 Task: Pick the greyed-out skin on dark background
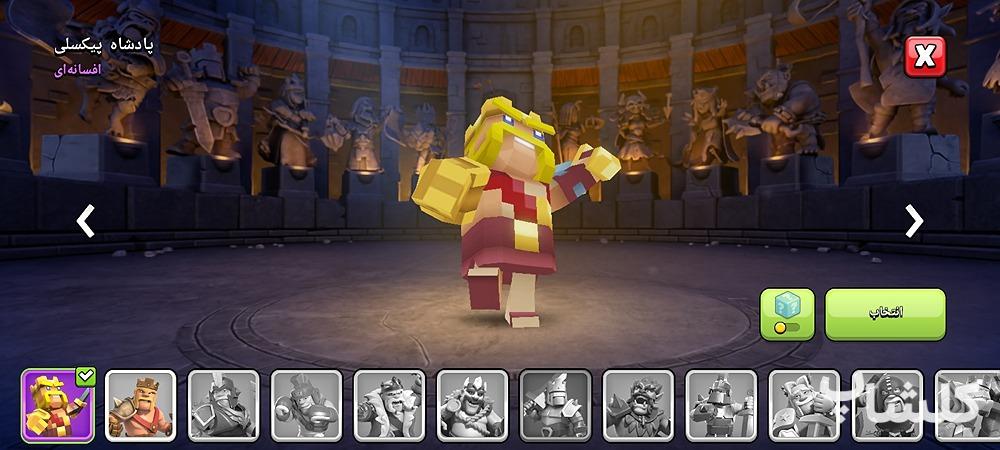point(555,405)
